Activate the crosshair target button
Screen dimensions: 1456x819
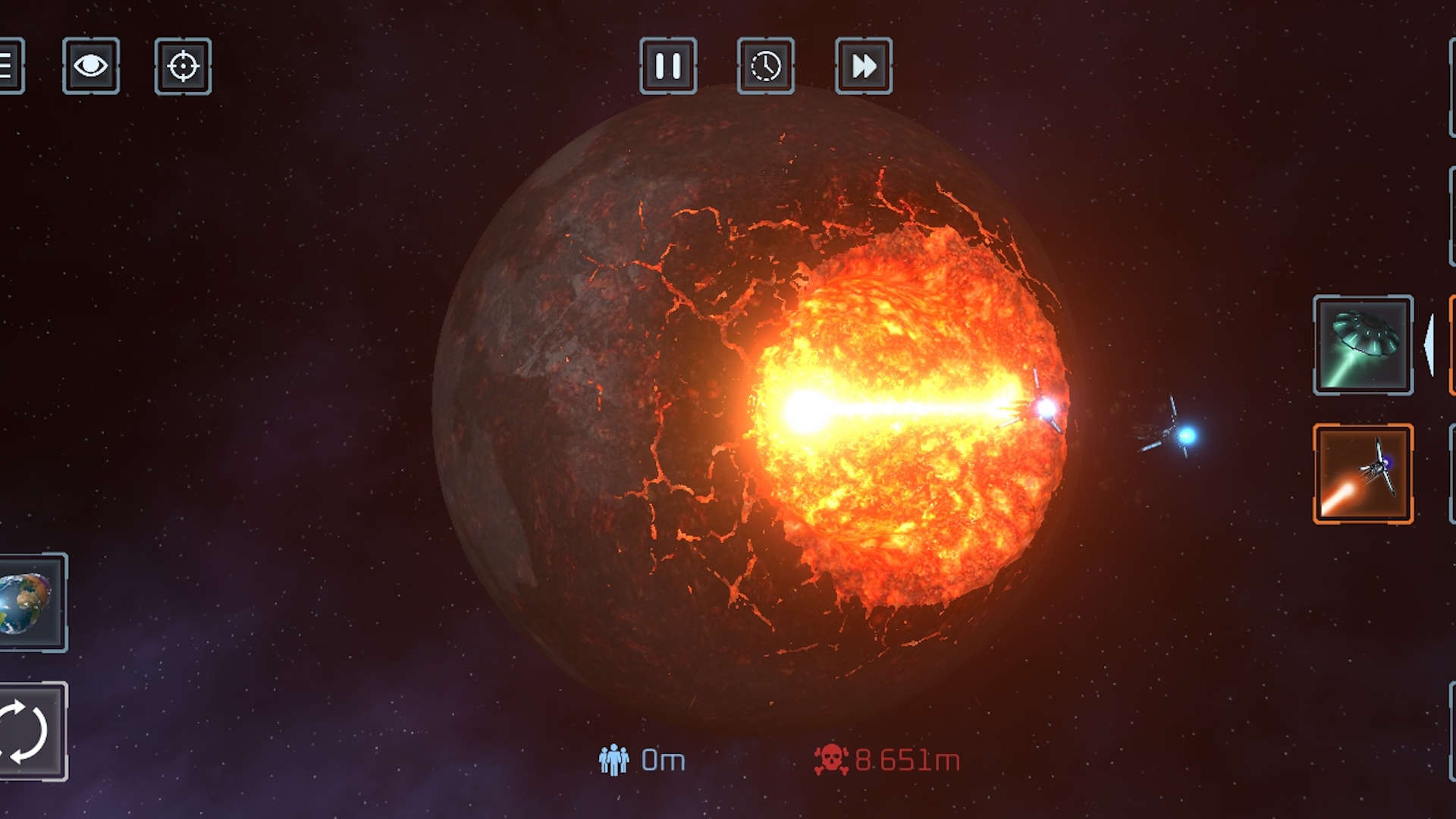click(183, 66)
